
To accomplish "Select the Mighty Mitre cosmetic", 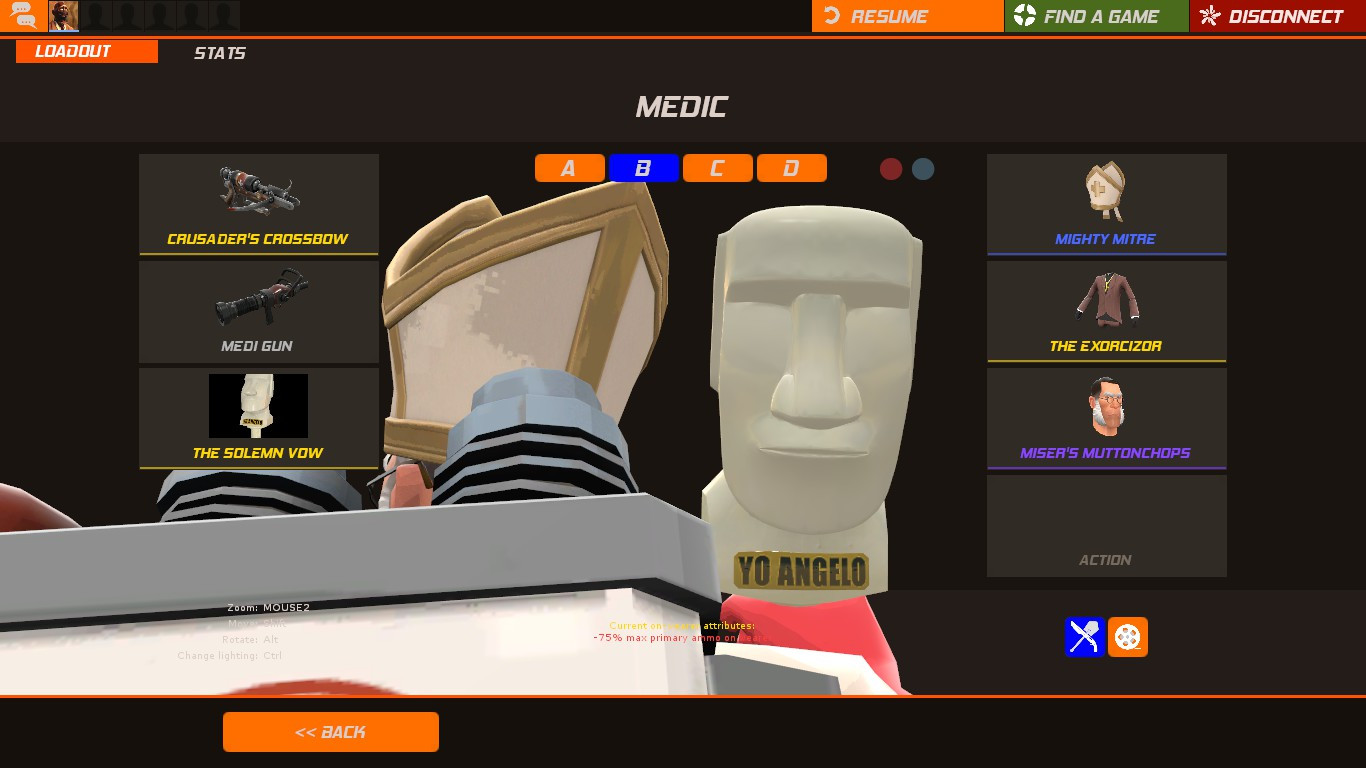I will point(1106,204).
